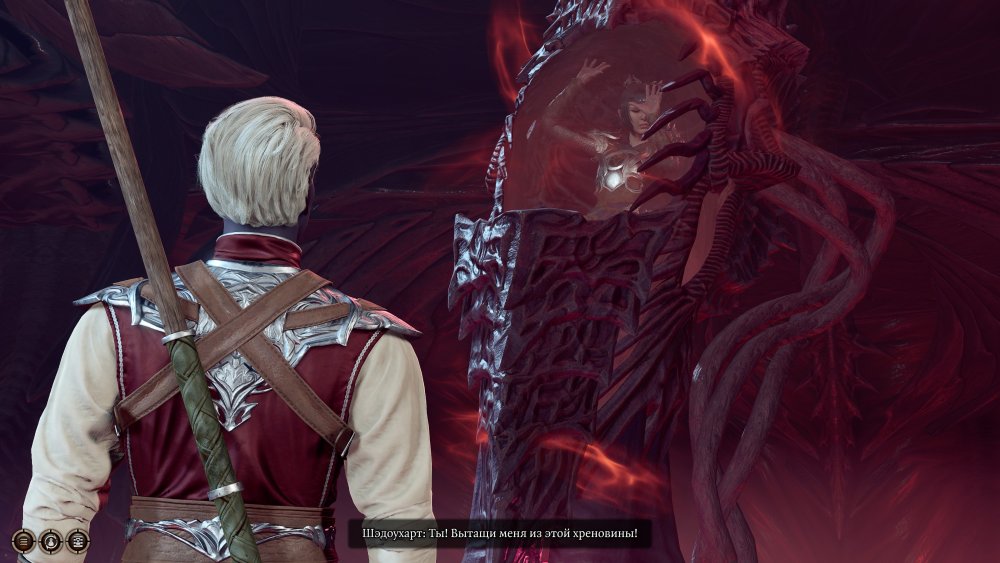Screen dimensions: 1000x563
Task: Open the dialogue history log icon
Action: click(x=78, y=541)
